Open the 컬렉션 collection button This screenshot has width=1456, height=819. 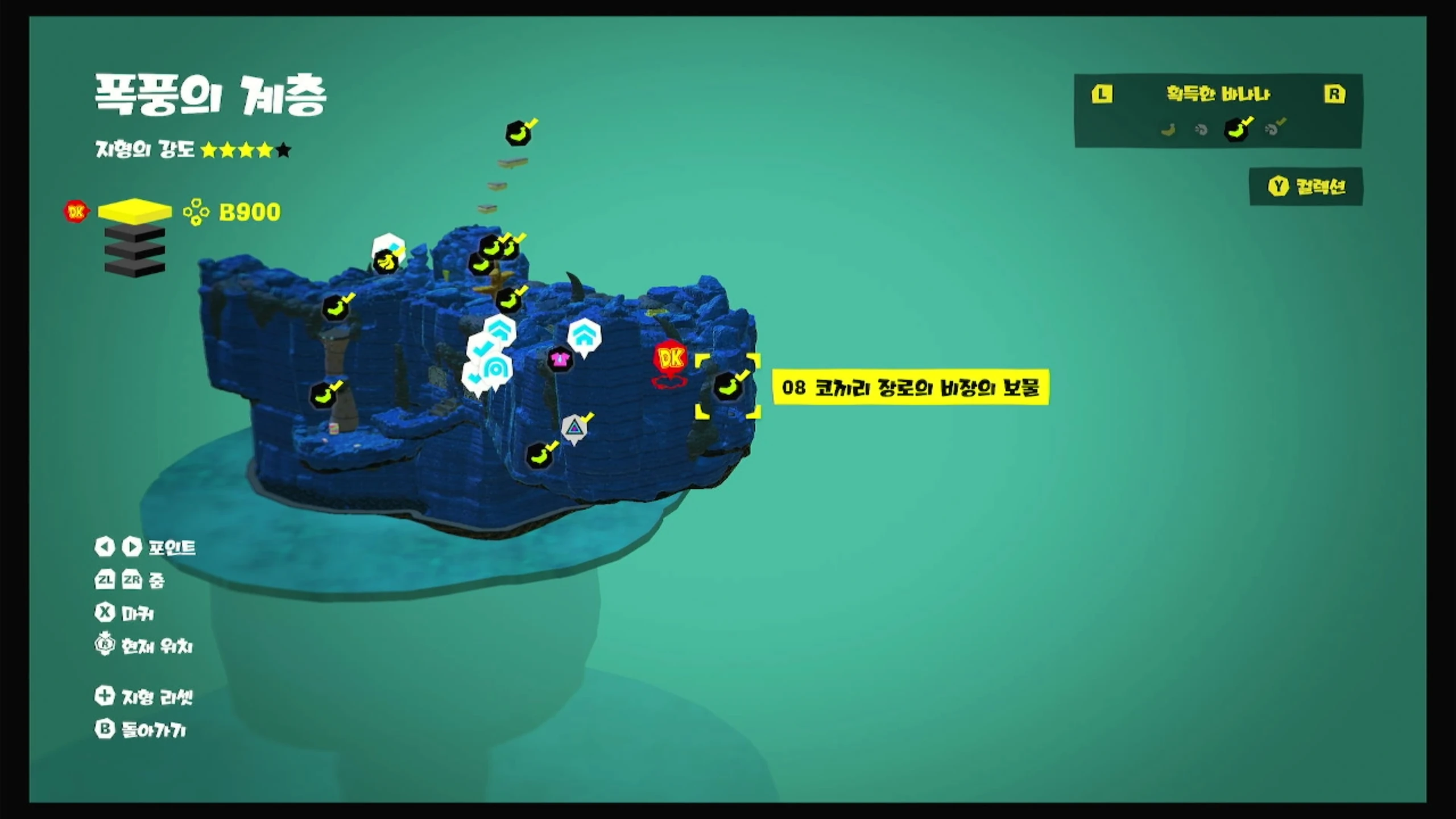[1306, 187]
